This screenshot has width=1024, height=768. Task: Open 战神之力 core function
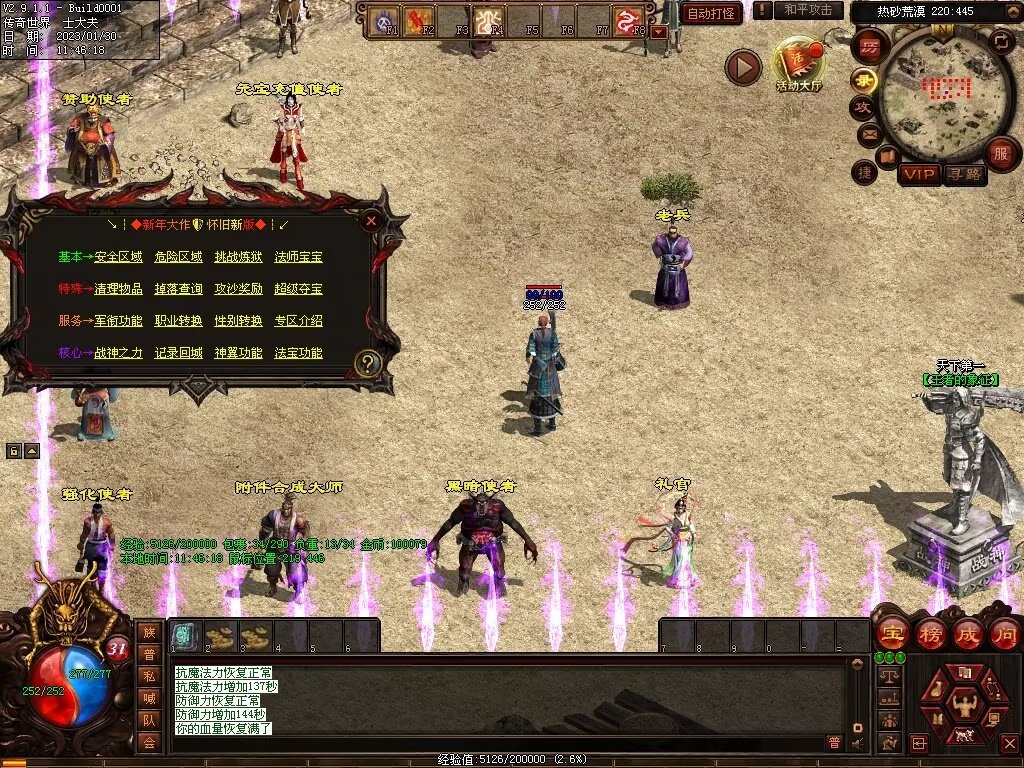pyautogui.click(x=118, y=353)
